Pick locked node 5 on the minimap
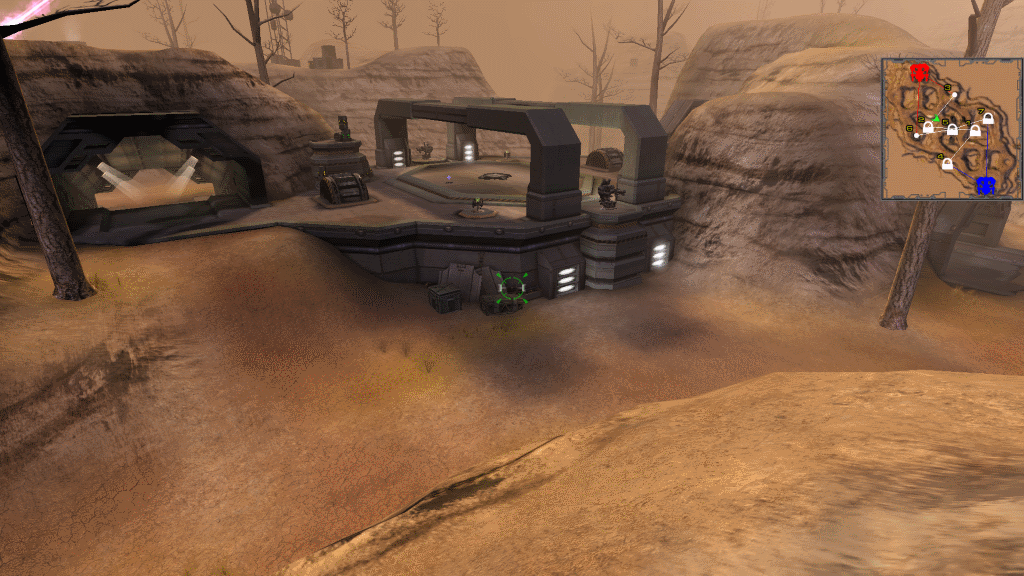The width and height of the screenshot is (1024, 576). [952, 130]
